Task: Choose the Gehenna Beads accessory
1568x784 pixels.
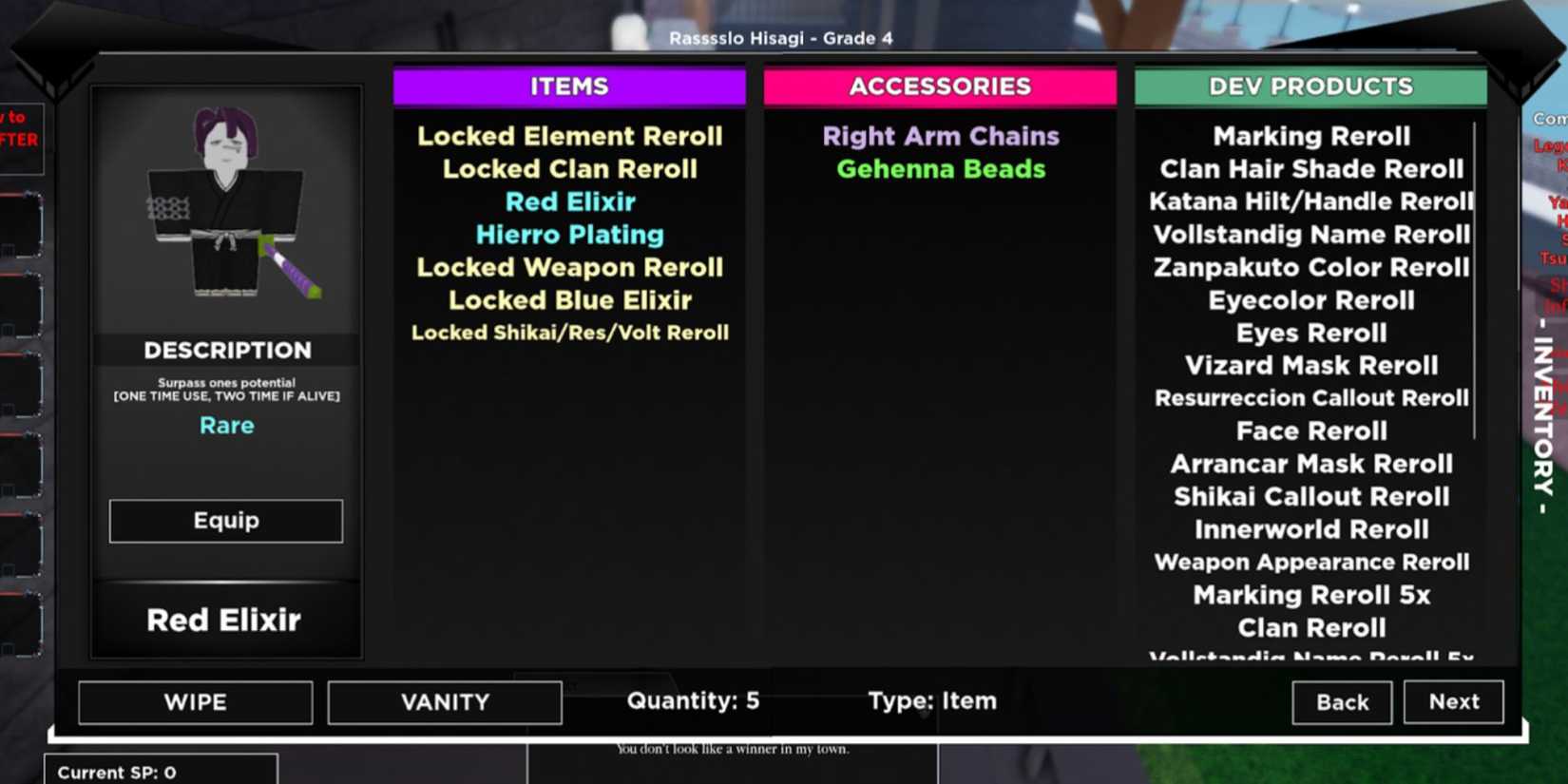Action: [940, 169]
